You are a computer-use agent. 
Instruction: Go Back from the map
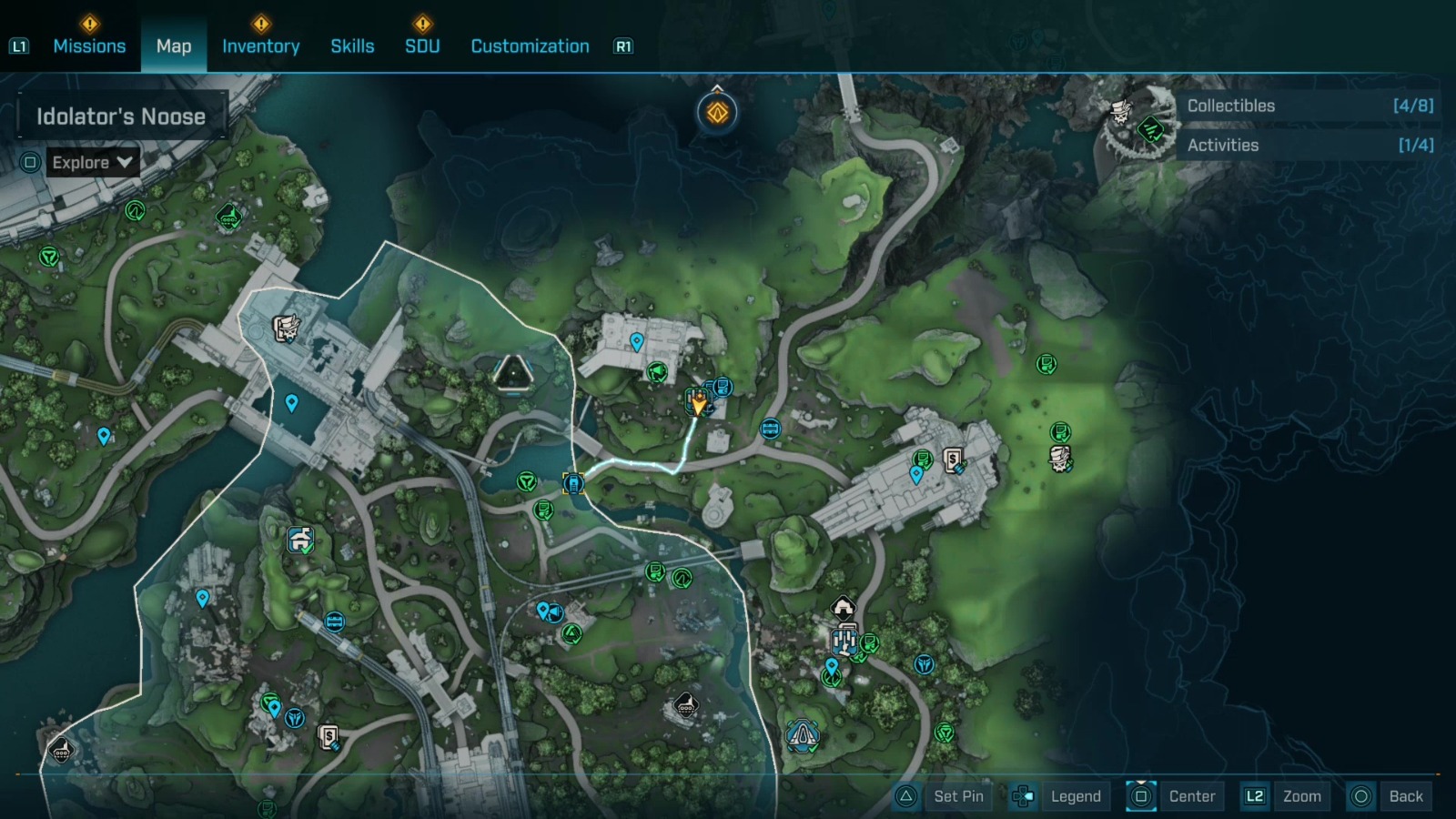1388,796
